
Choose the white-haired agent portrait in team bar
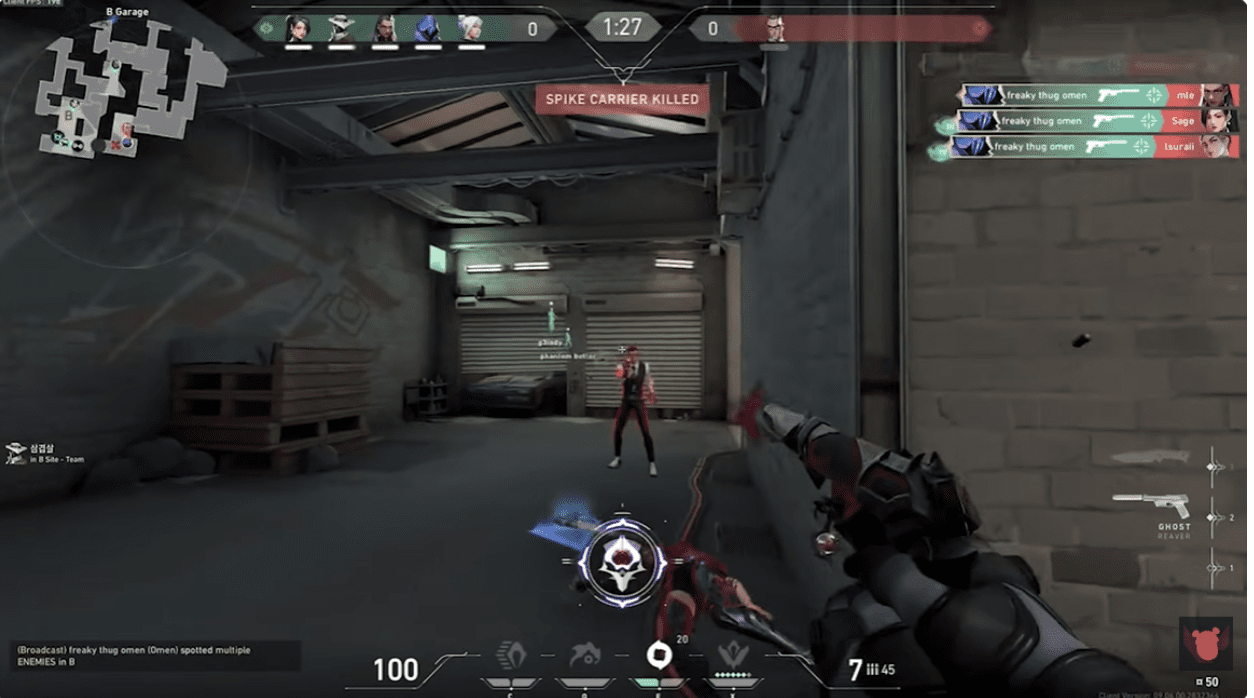tap(471, 29)
